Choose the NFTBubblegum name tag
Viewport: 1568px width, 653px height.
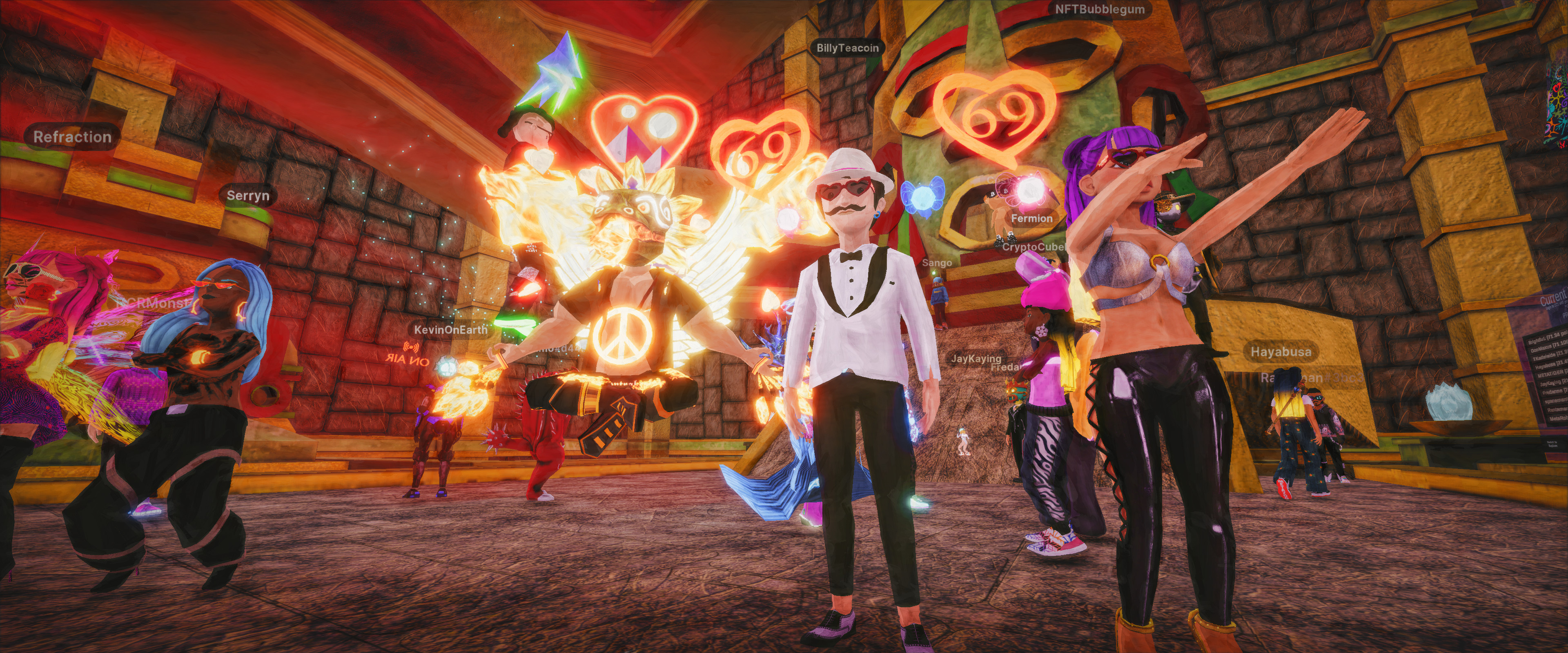1099,9
